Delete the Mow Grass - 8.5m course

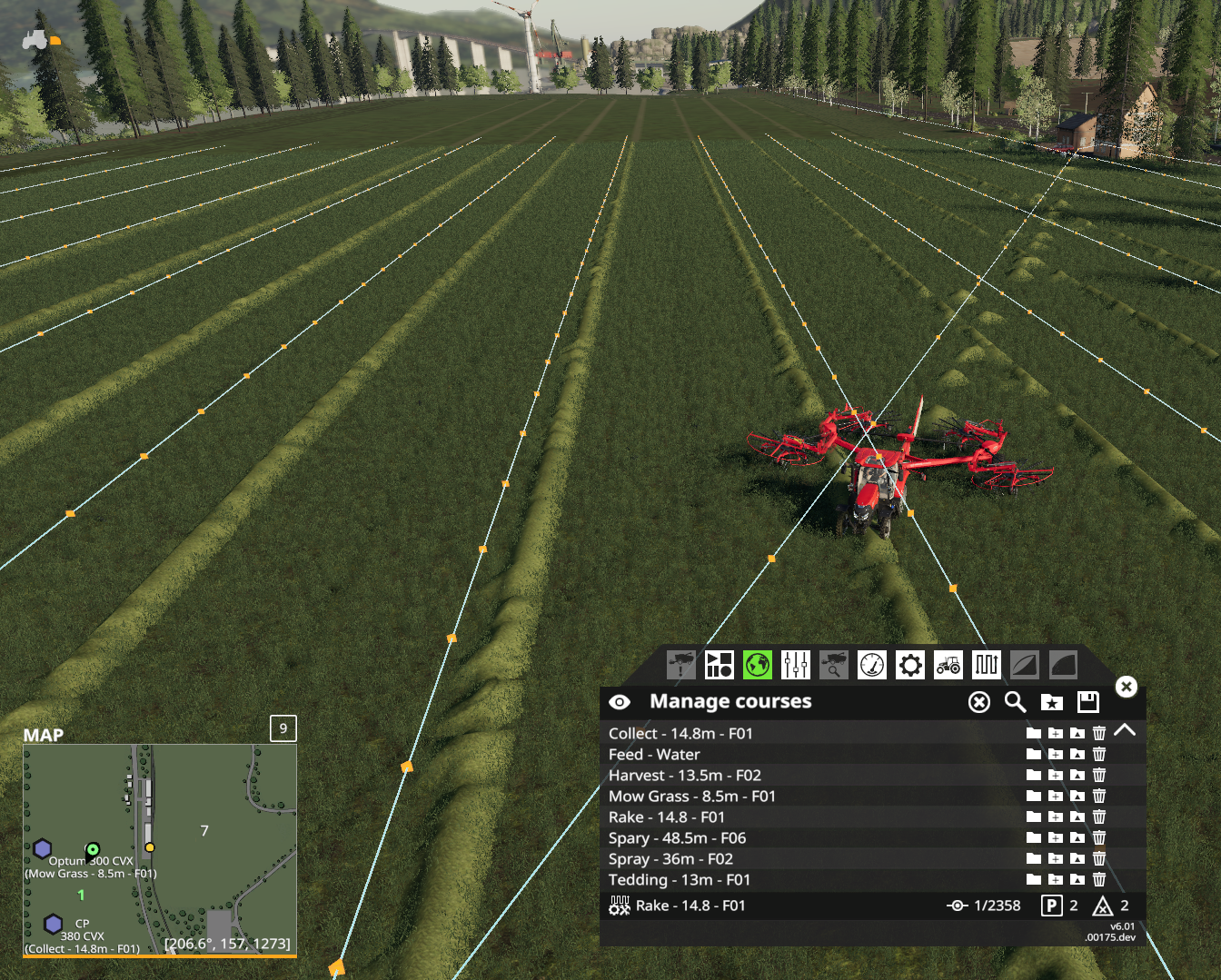(1099, 796)
